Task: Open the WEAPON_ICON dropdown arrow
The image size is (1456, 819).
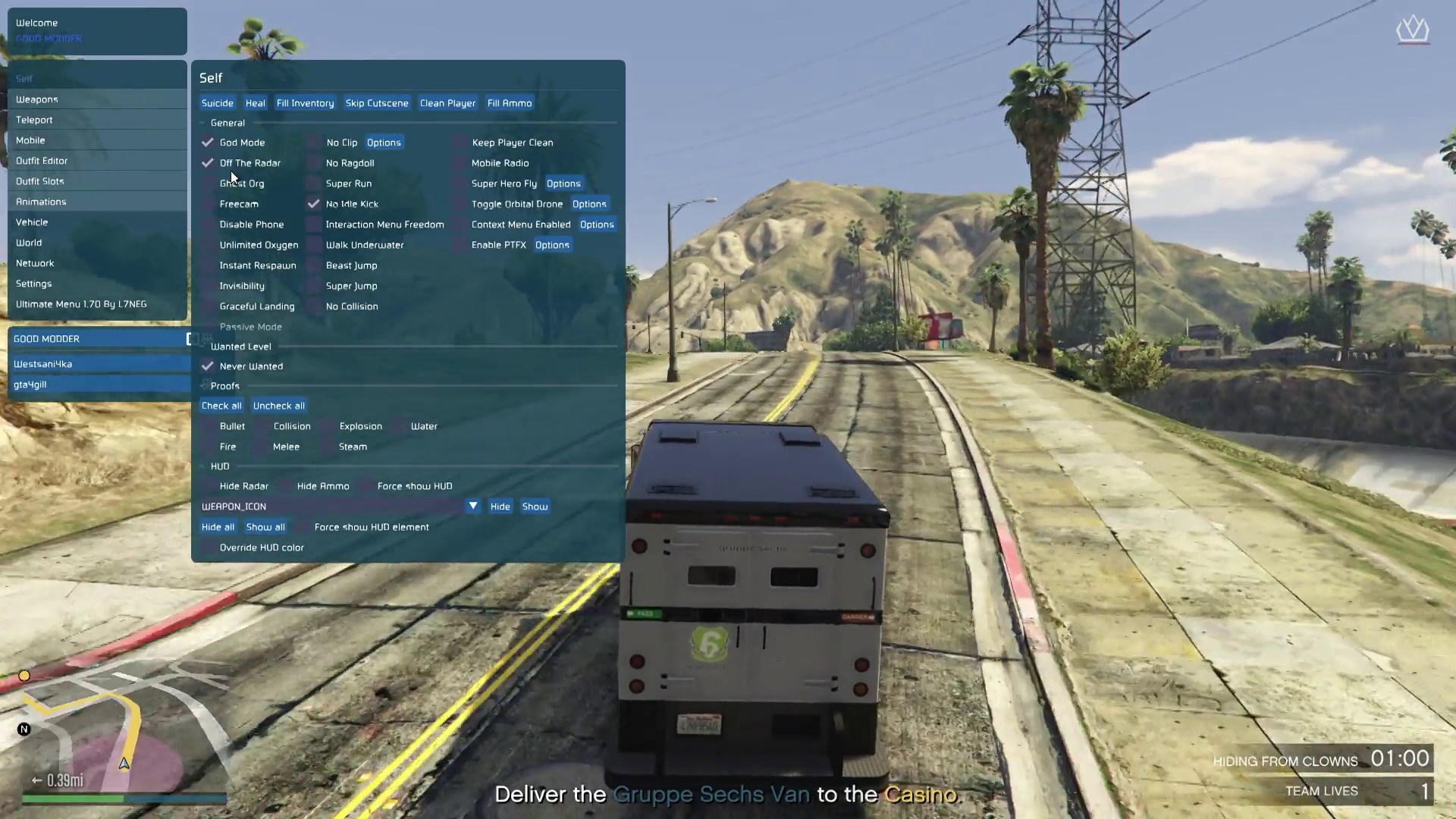Action: pos(473,506)
